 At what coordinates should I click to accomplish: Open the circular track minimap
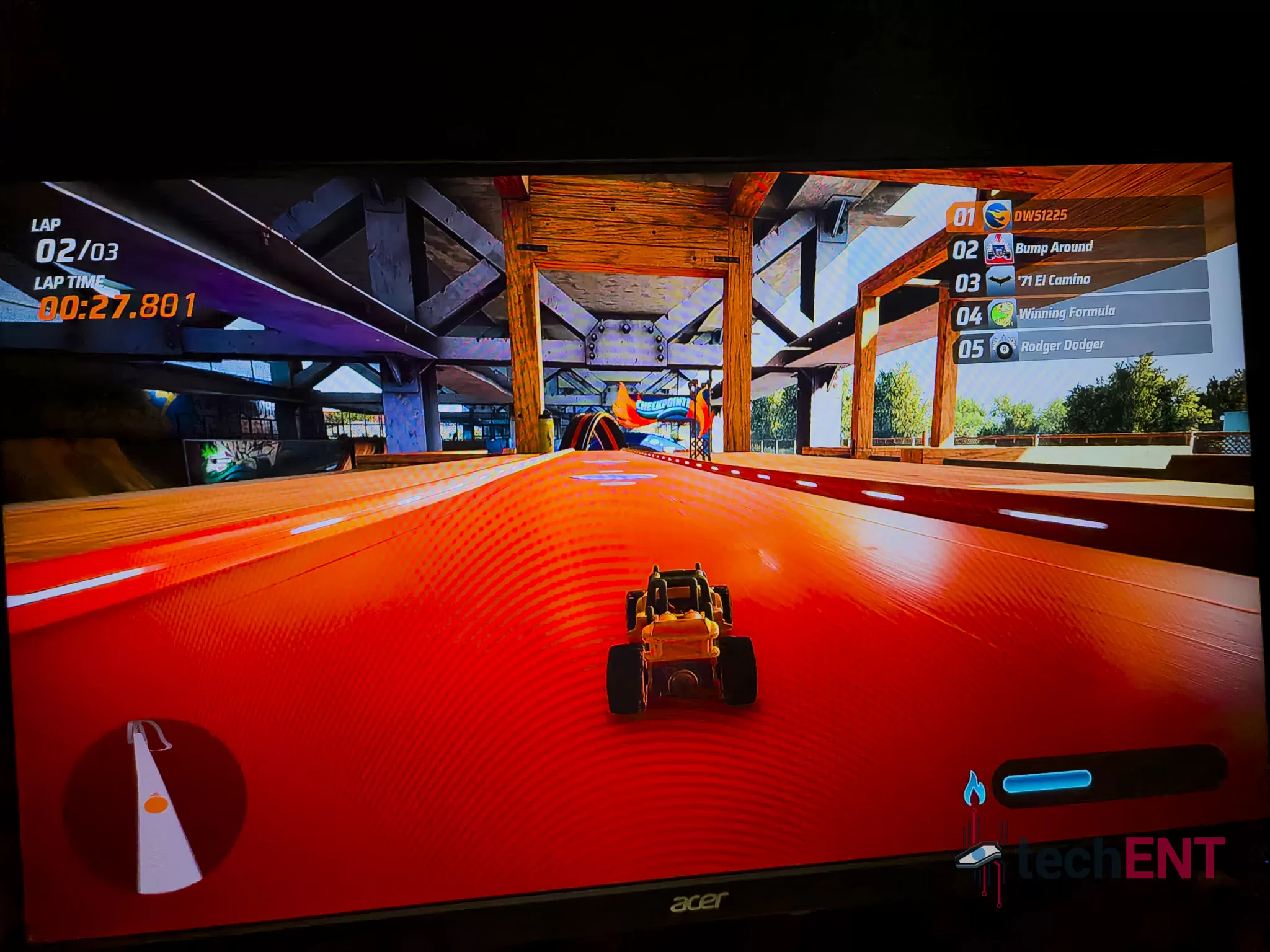point(155,803)
